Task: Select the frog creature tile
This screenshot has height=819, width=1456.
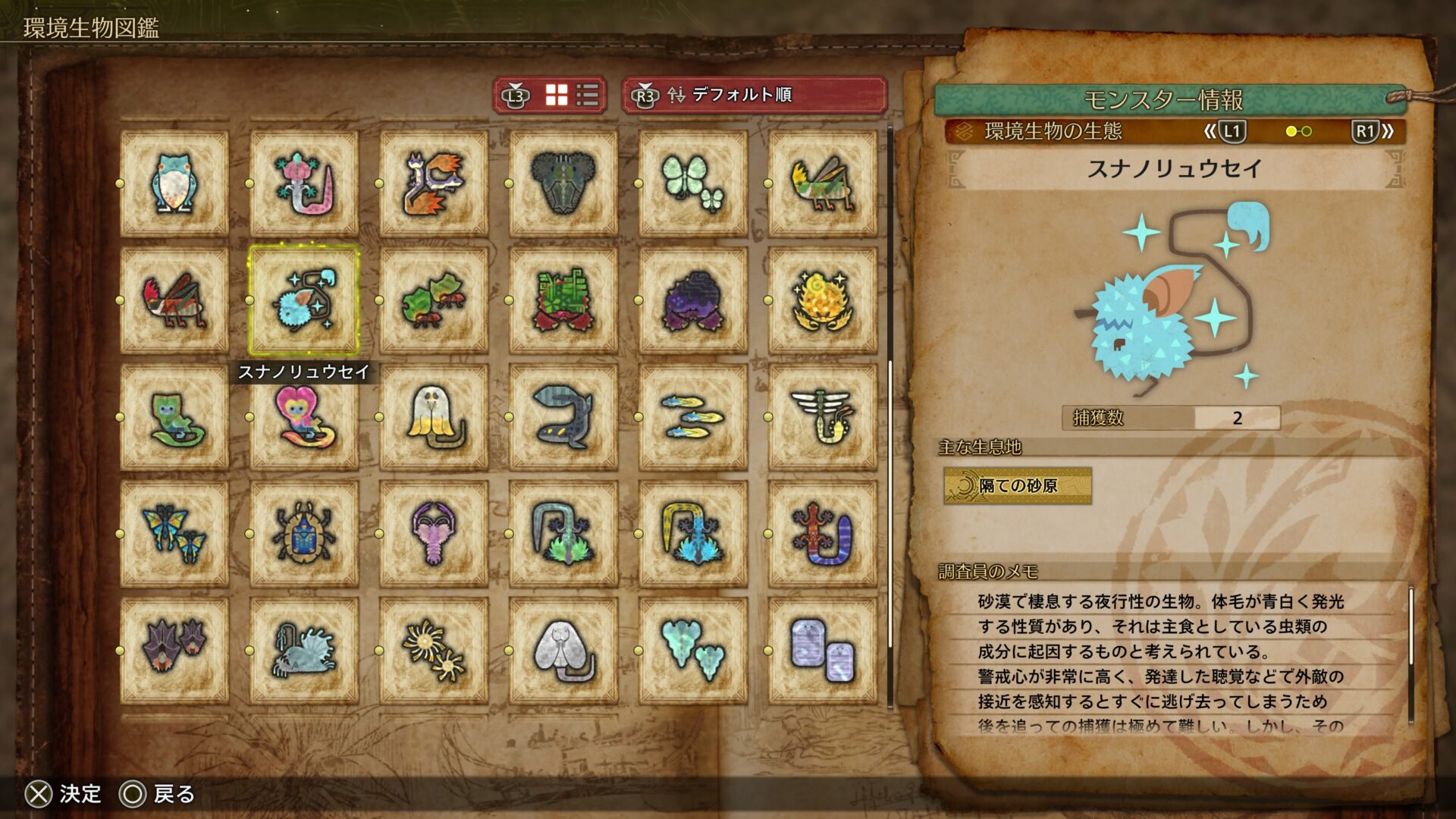Action: tap(174, 183)
